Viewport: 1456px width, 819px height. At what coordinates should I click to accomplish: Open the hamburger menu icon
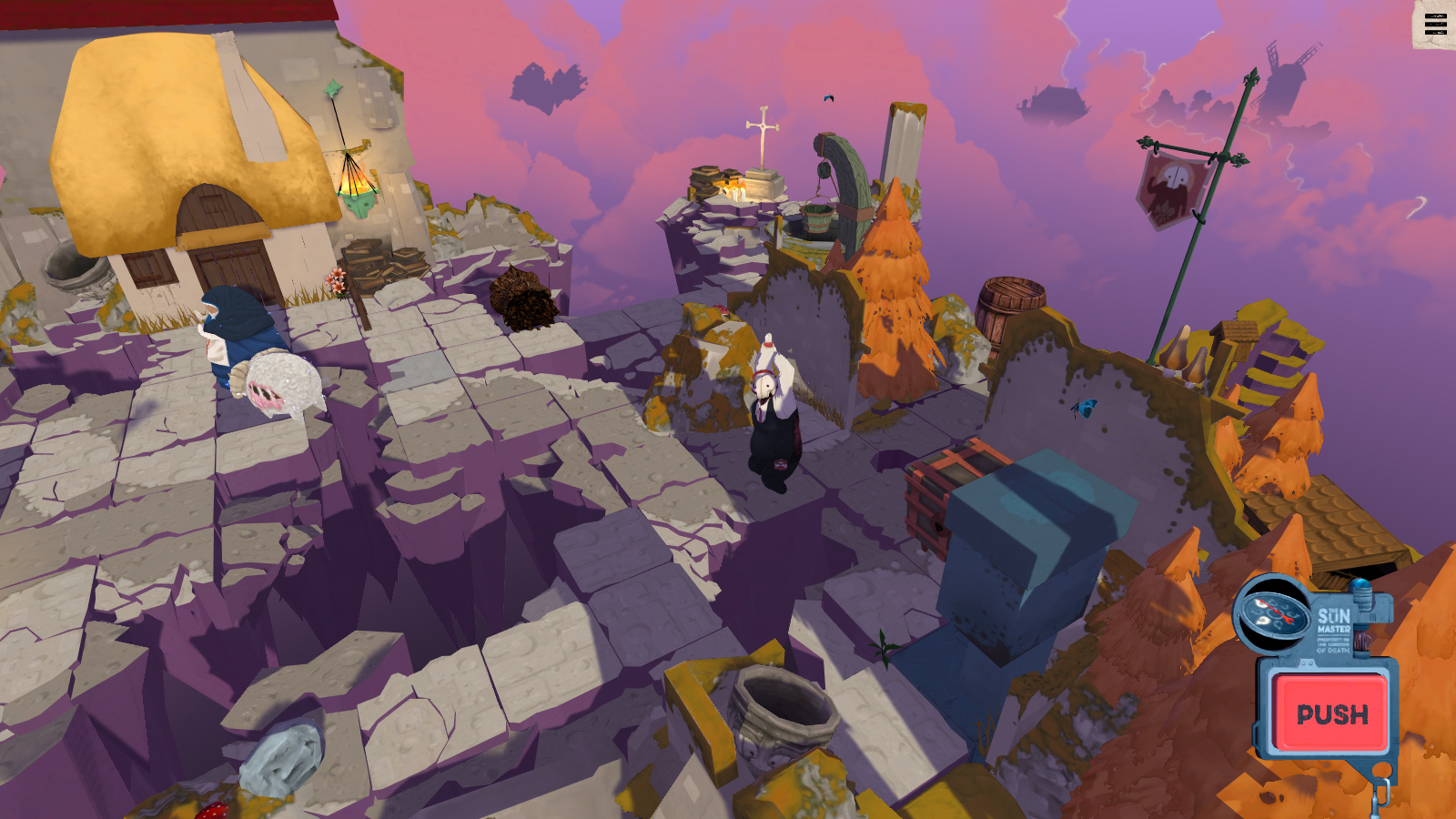[1435, 25]
